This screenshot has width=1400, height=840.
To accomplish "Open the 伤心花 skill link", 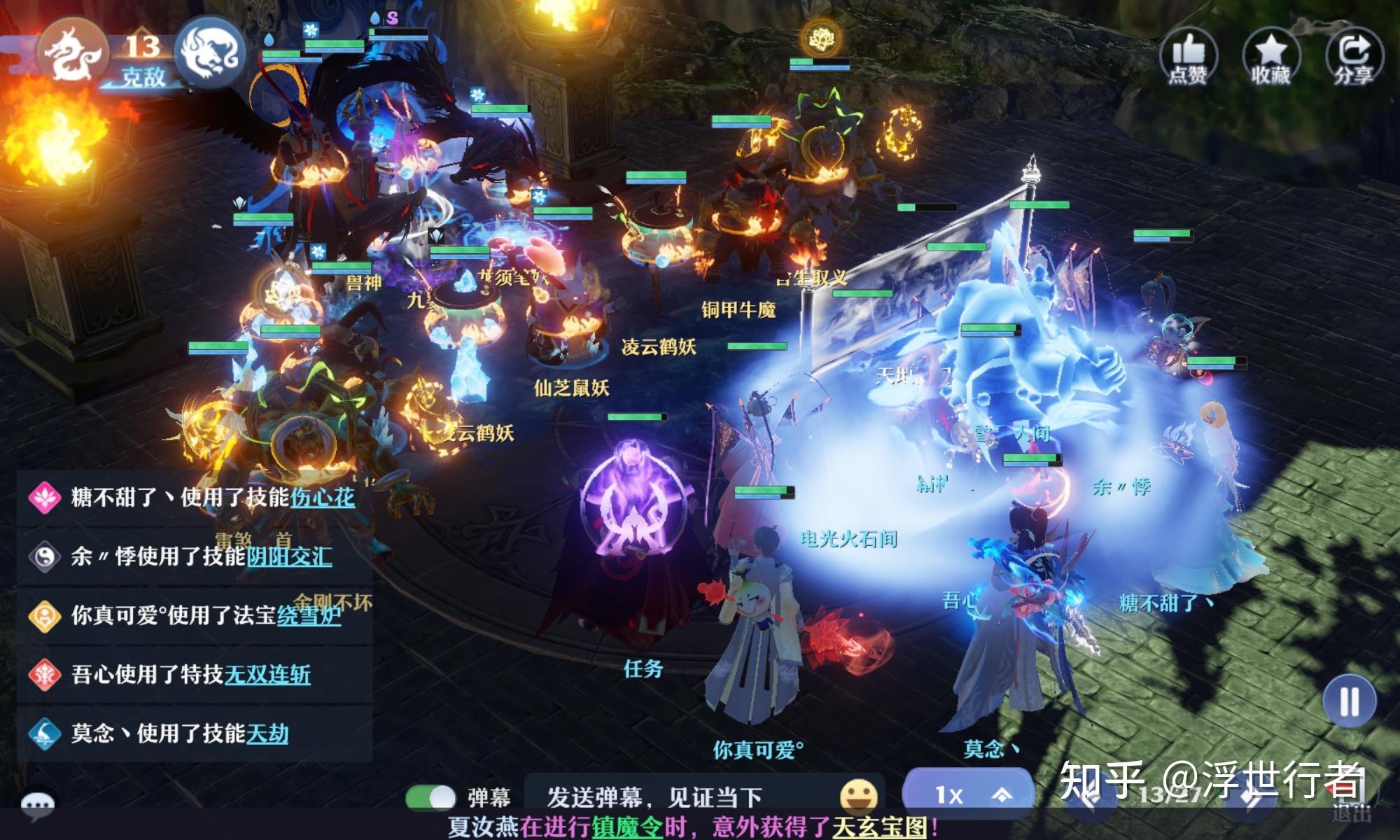I will pyautogui.click(x=323, y=498).
